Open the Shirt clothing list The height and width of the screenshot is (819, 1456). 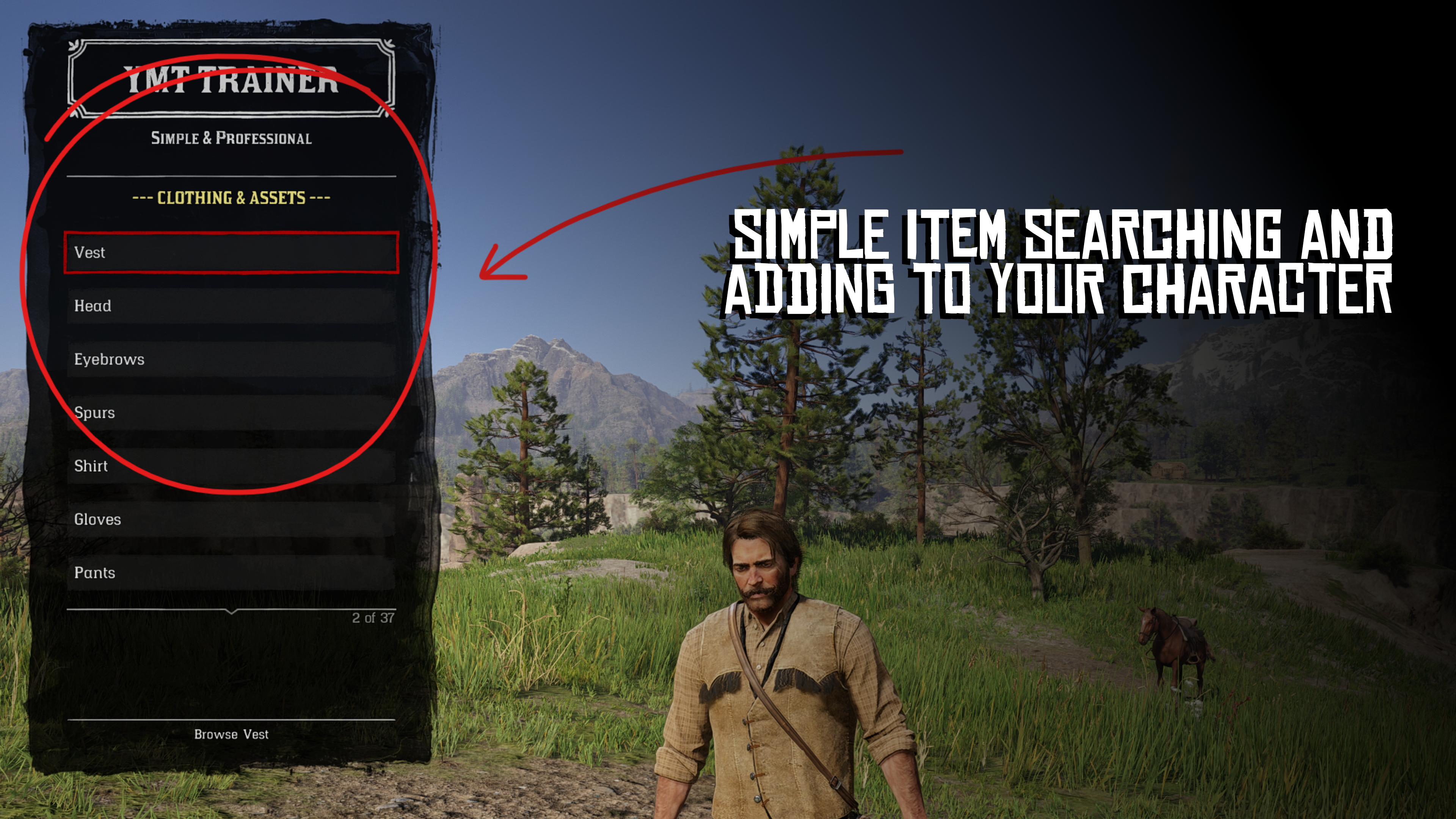231,466
